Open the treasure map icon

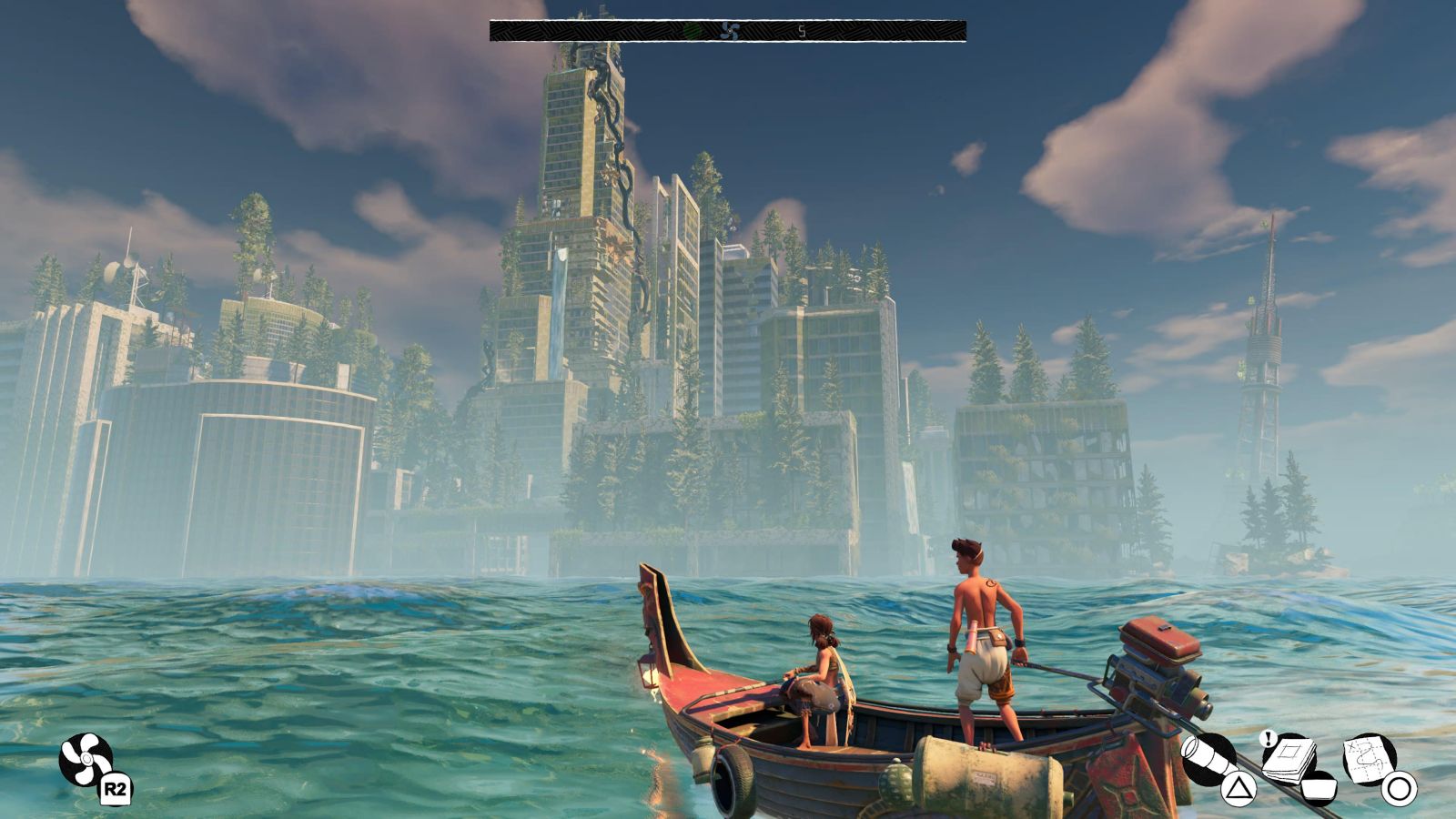pos(1370,758)
